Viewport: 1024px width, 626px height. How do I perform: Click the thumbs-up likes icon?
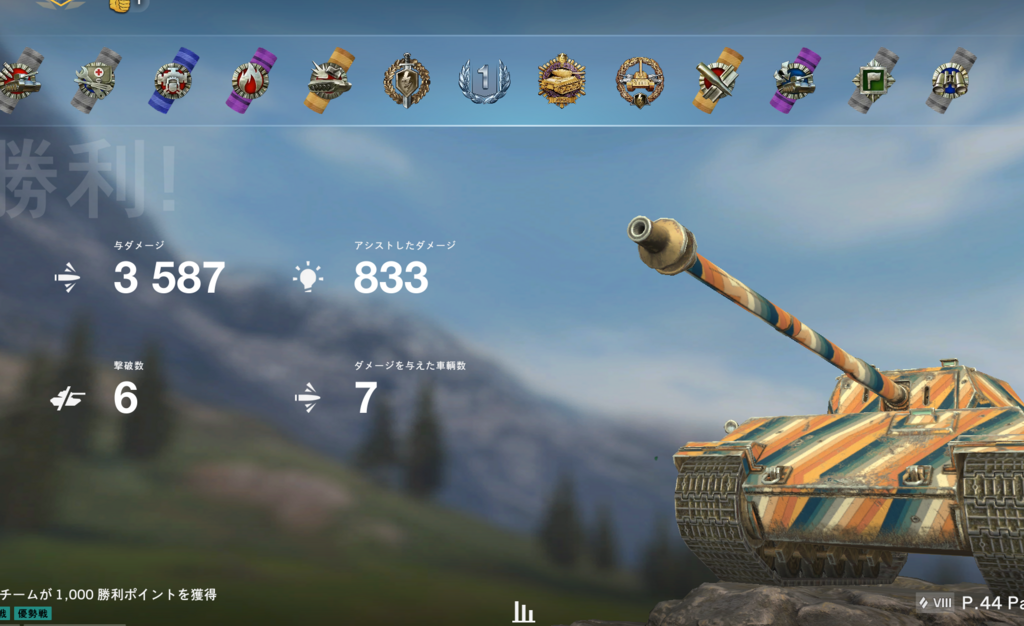120,5
